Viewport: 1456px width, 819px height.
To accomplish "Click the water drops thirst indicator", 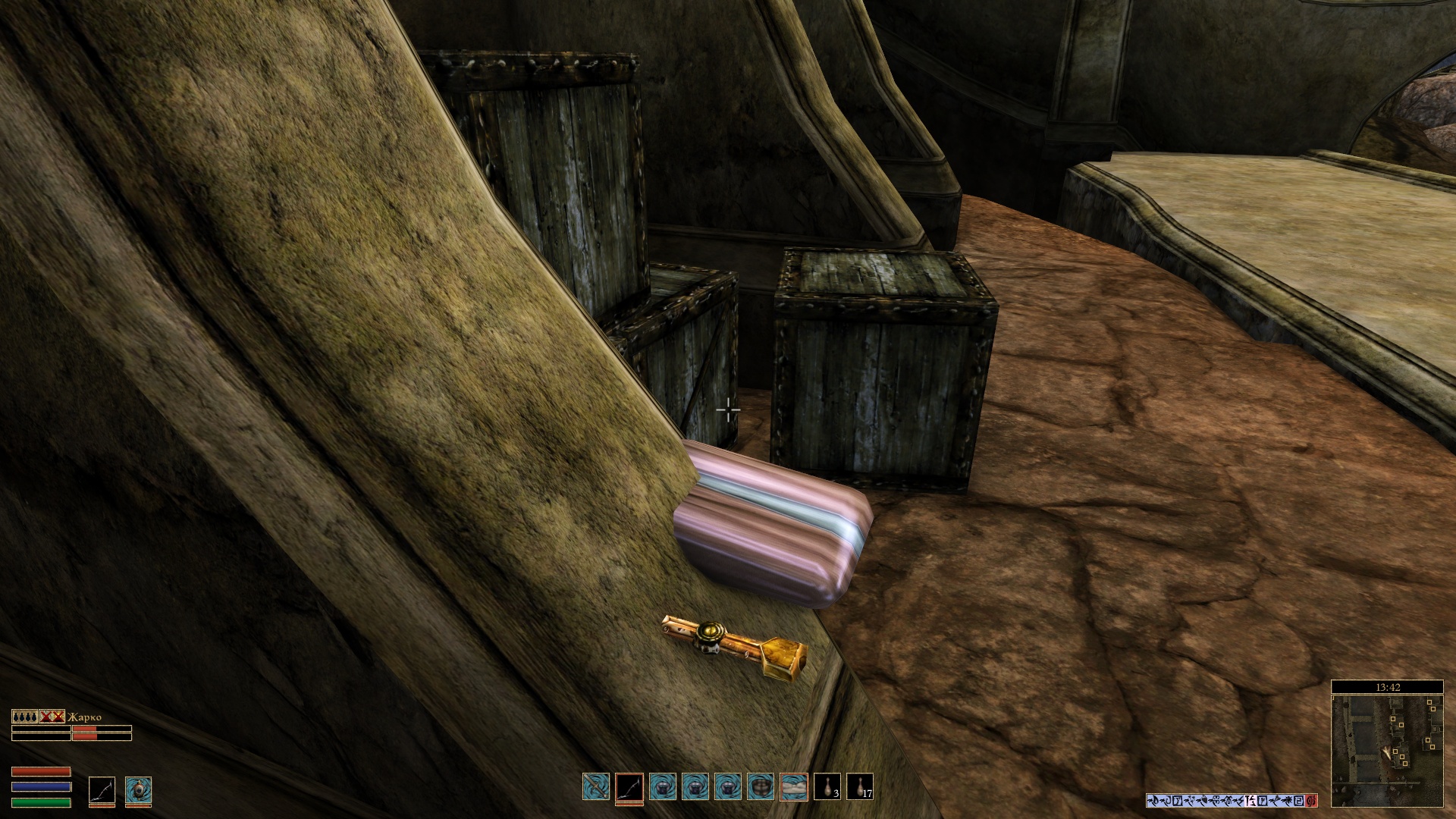I will coord(24,717).
